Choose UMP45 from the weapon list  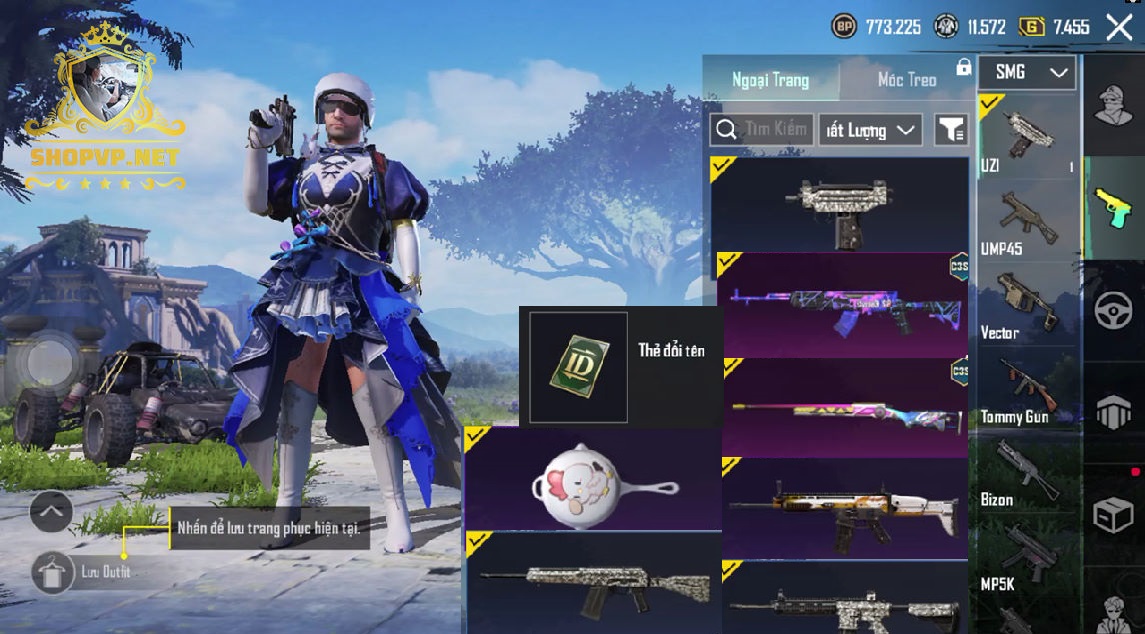pyautogui.click(x=1027, y=222)
